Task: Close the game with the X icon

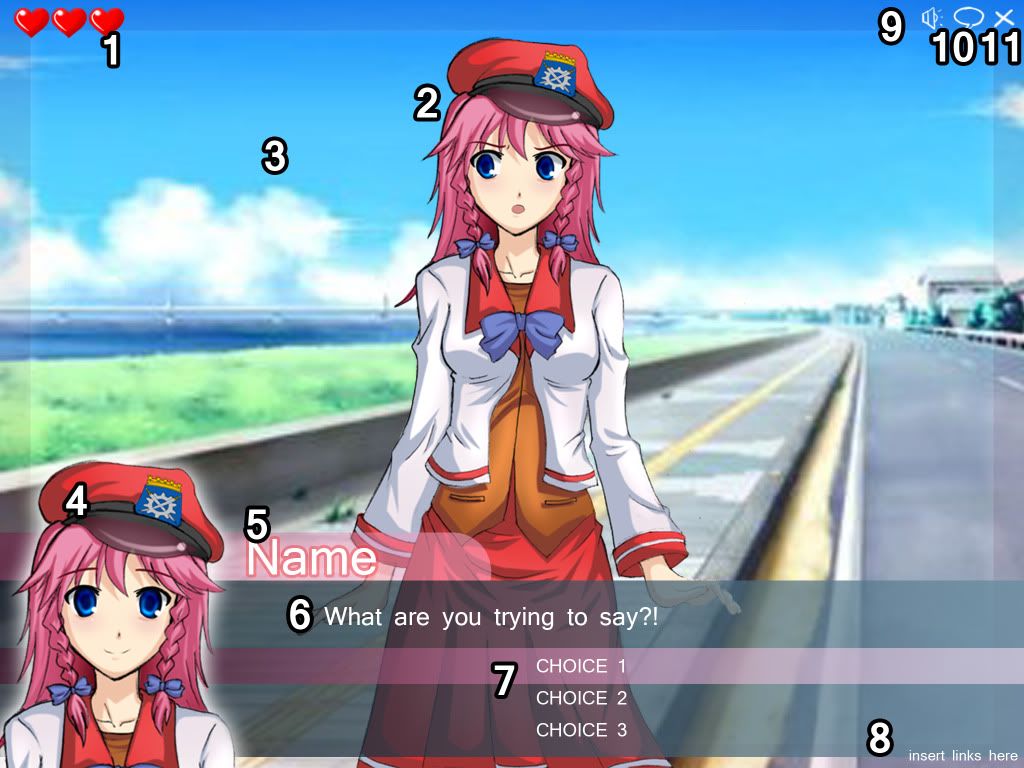Action: [x=1004, y=18]
